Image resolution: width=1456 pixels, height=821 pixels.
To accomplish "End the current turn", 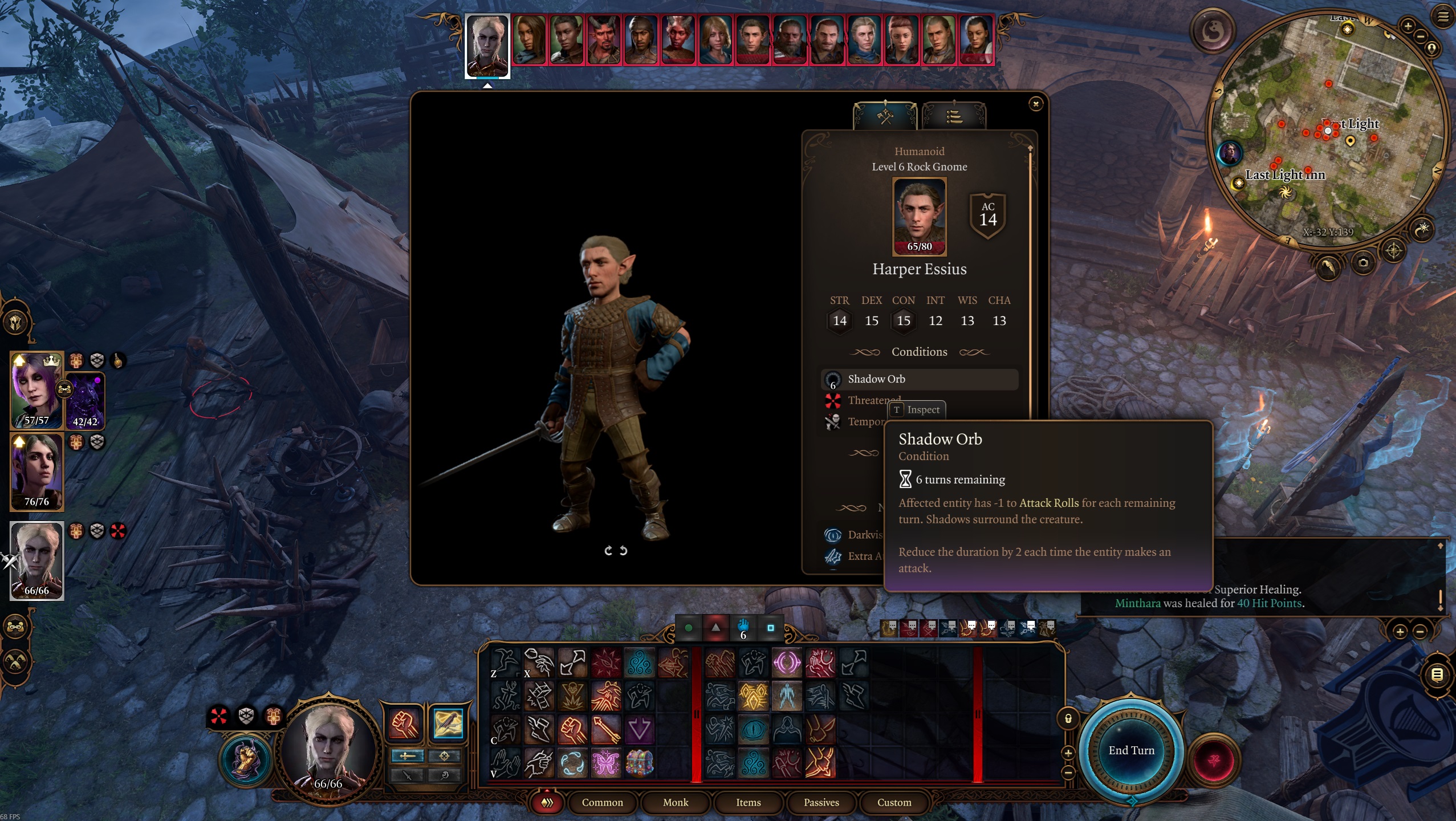I will [1131, 750].
